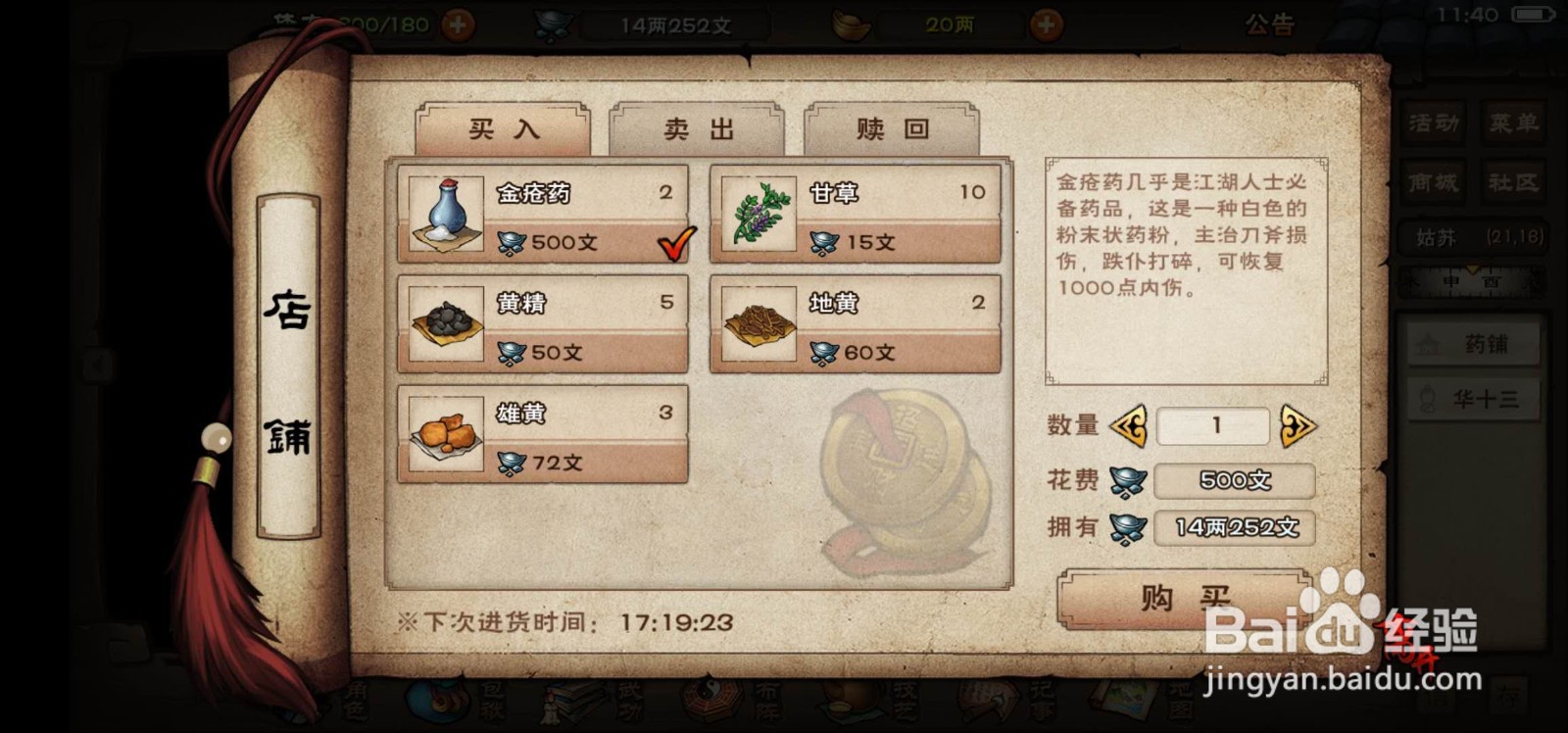1568x733 pixels.
Task: Click the 药铺 shop icon in right sidebar
Action: click(x=1472, y=345)
